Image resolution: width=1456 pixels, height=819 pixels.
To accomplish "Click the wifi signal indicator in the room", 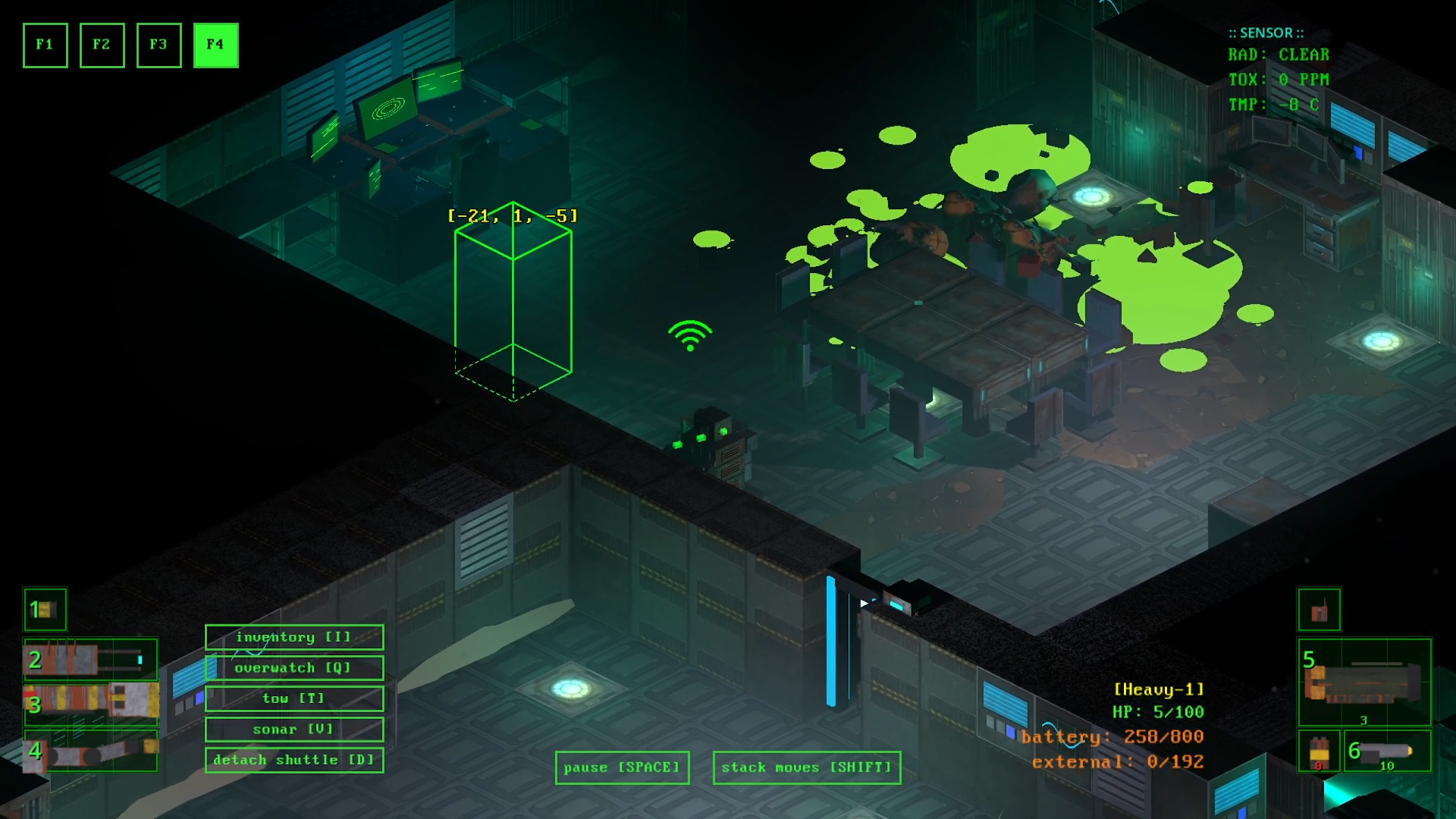I will pos(689,334).
